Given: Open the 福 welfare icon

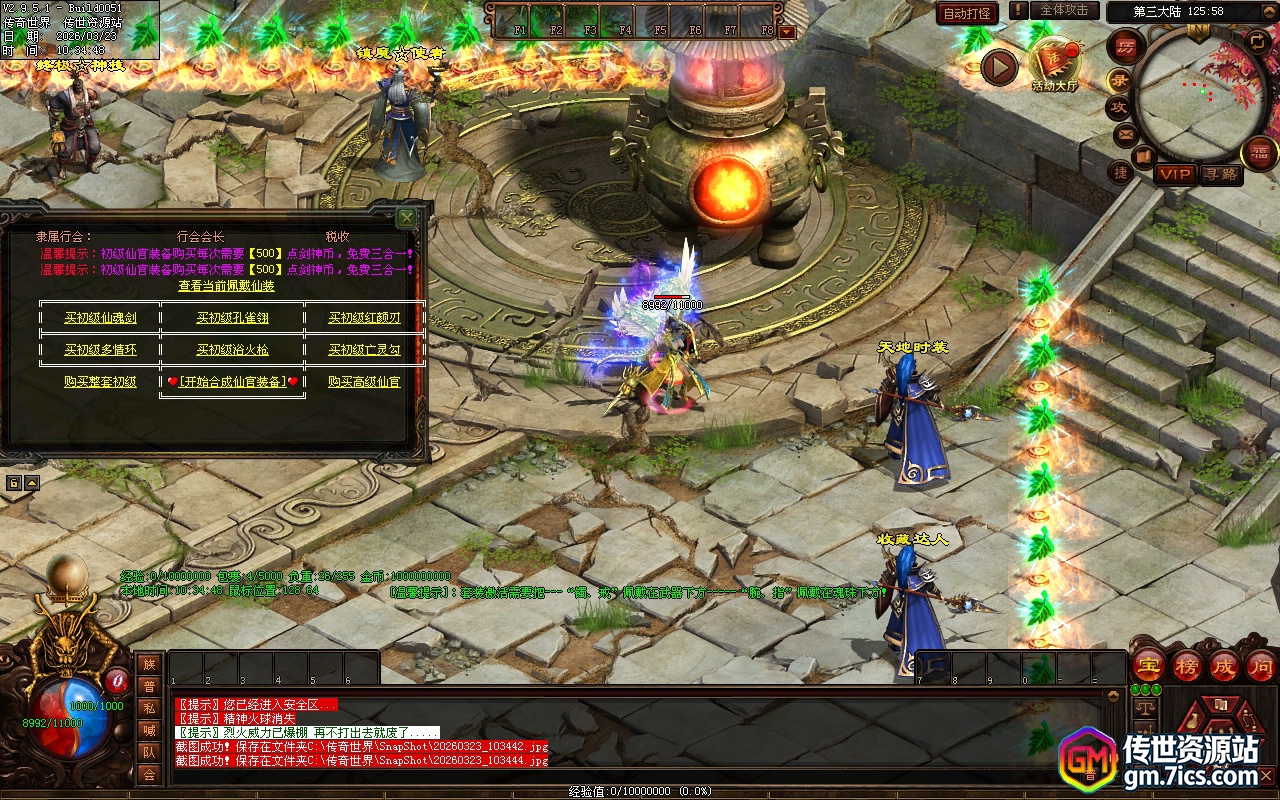Looking at the screenshot, I should pyautogui.click(x=1259, y=152).
